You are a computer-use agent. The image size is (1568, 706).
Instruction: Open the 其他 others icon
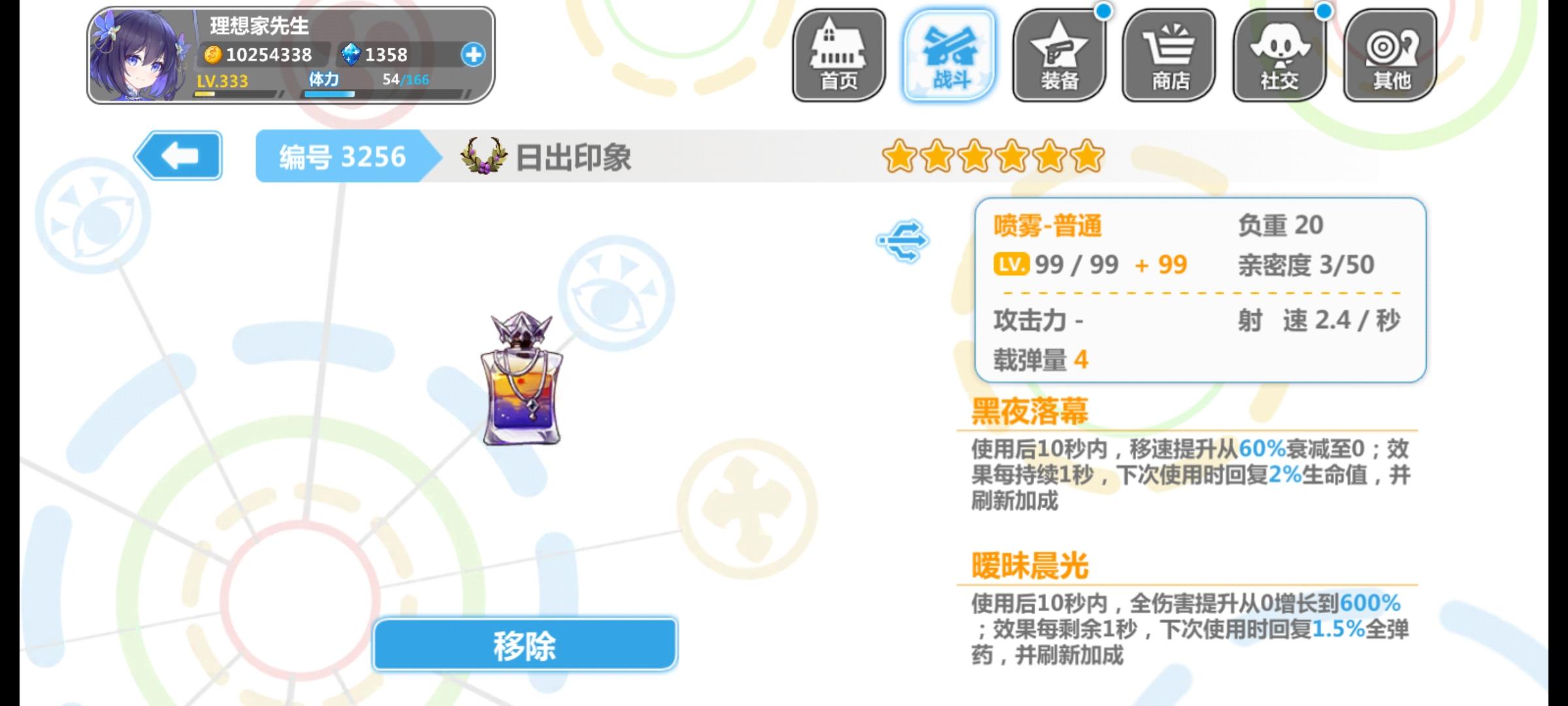1390,54
